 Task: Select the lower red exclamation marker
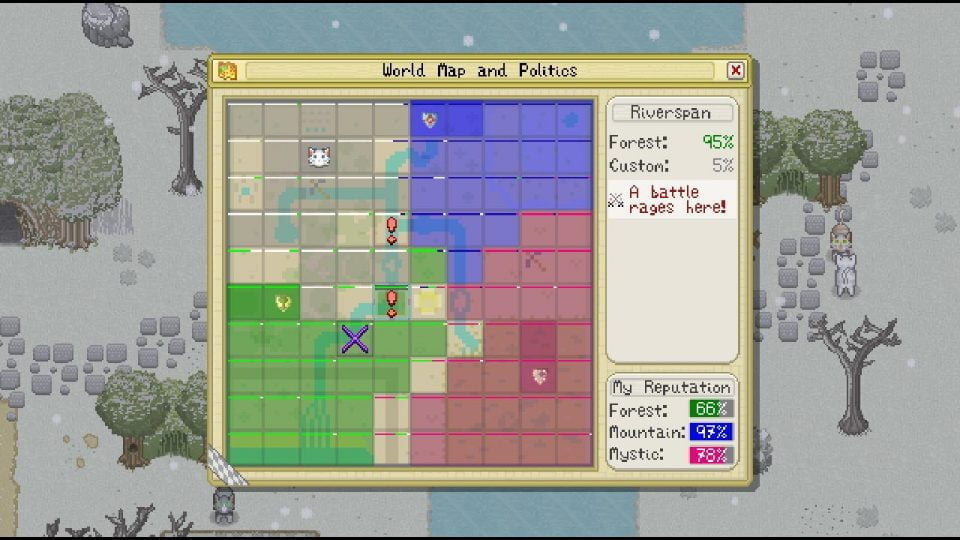[392, 302]
